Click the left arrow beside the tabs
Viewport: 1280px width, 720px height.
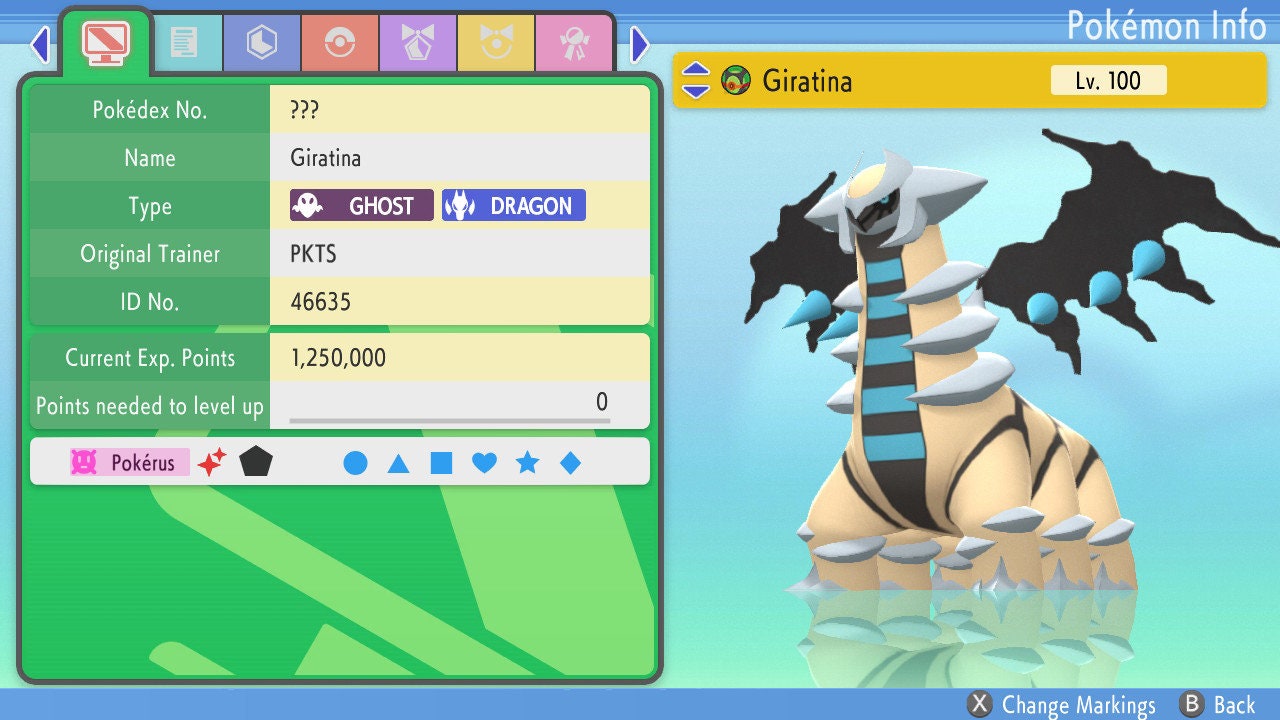[39, 44]
